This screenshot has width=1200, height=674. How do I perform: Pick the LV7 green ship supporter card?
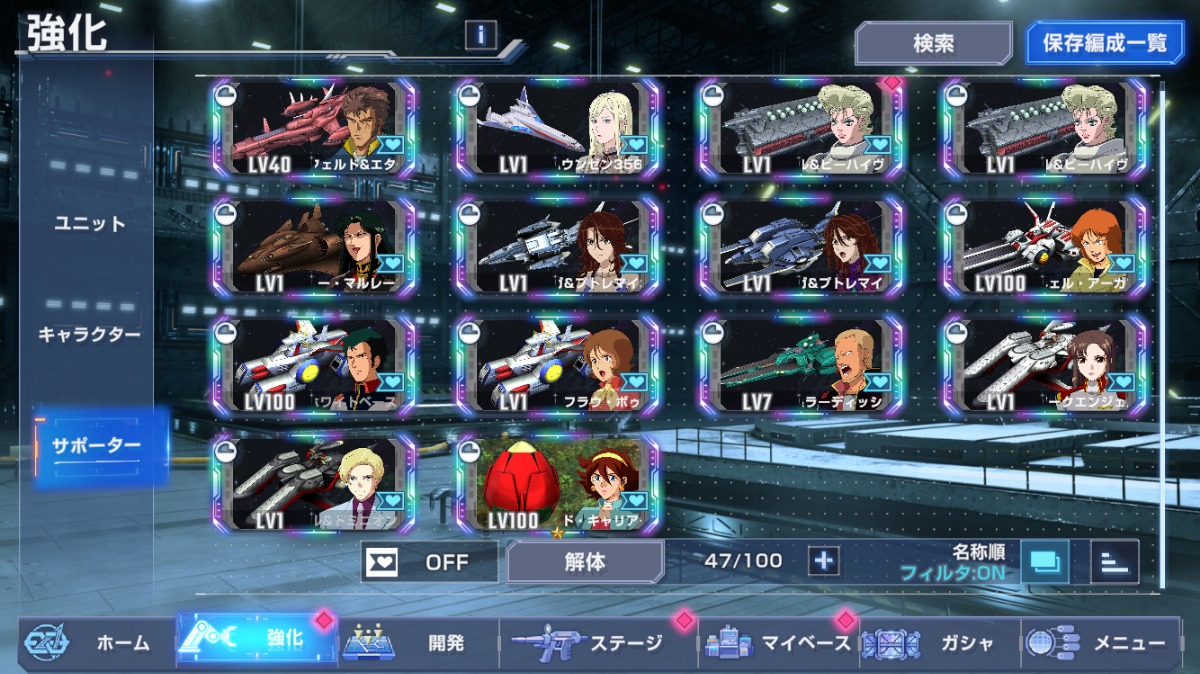point(801,365)
